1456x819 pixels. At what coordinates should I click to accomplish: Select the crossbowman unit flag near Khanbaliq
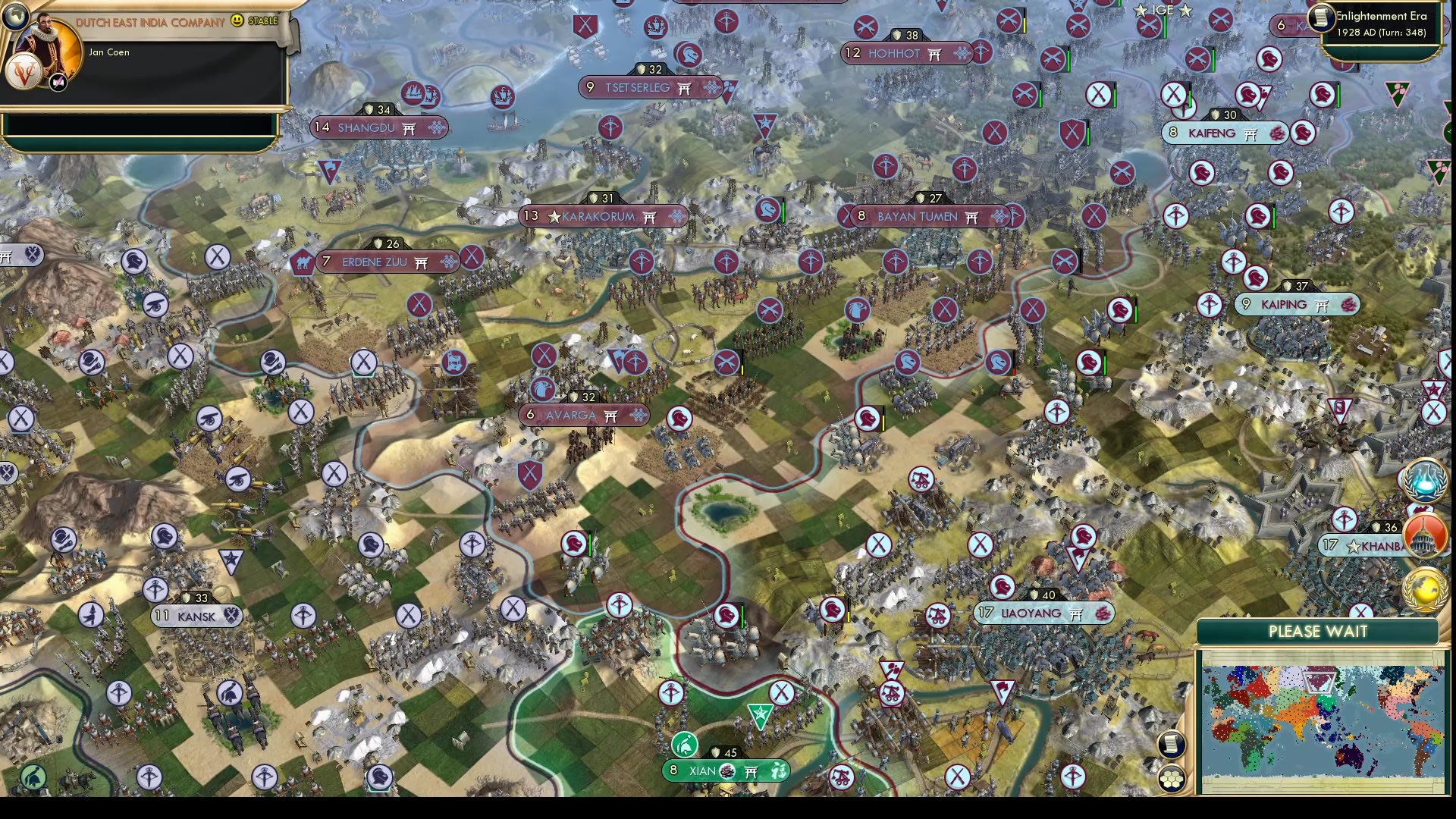[x=1344, y=520]
